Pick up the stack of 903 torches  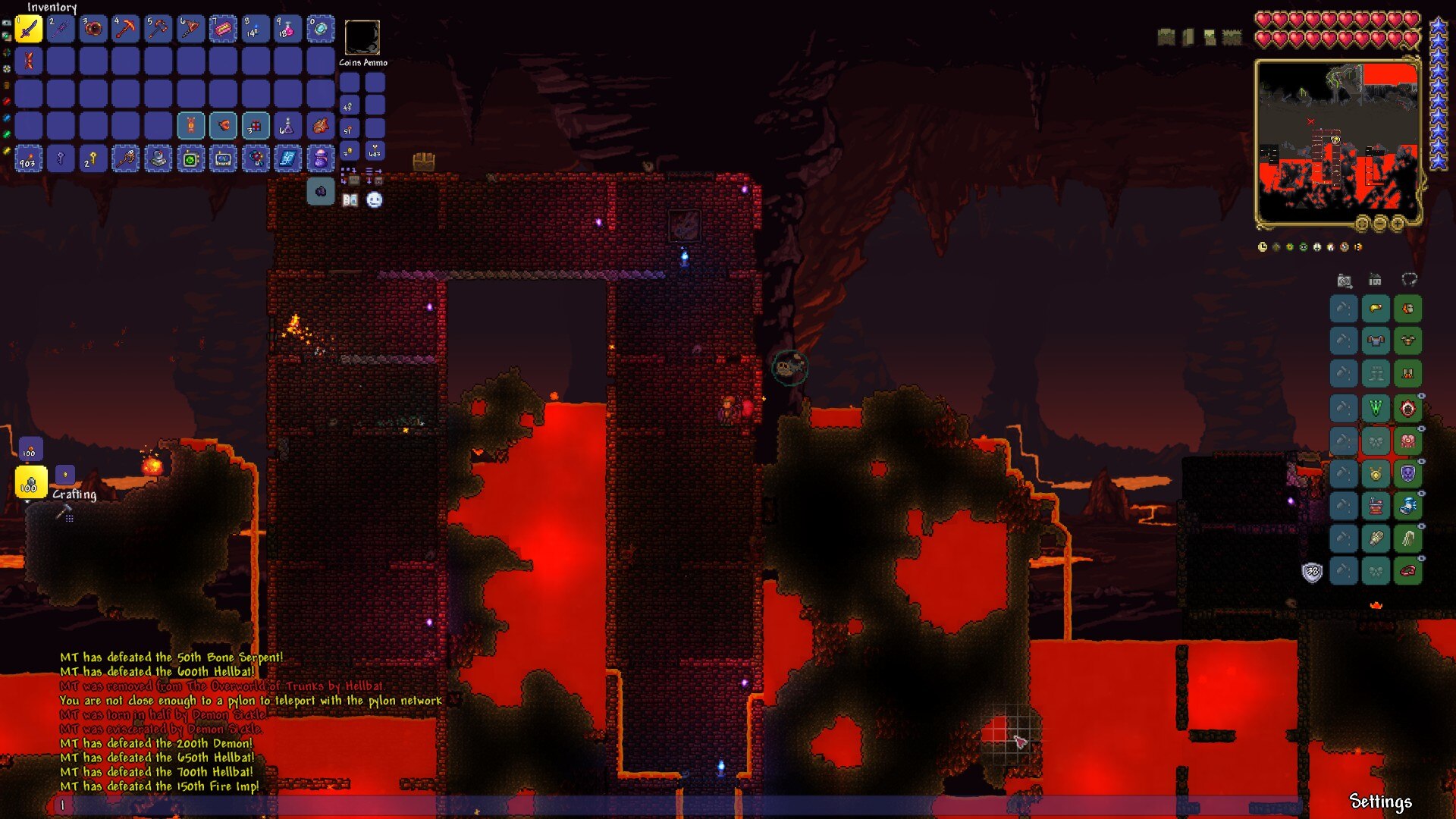coord(29,158)
